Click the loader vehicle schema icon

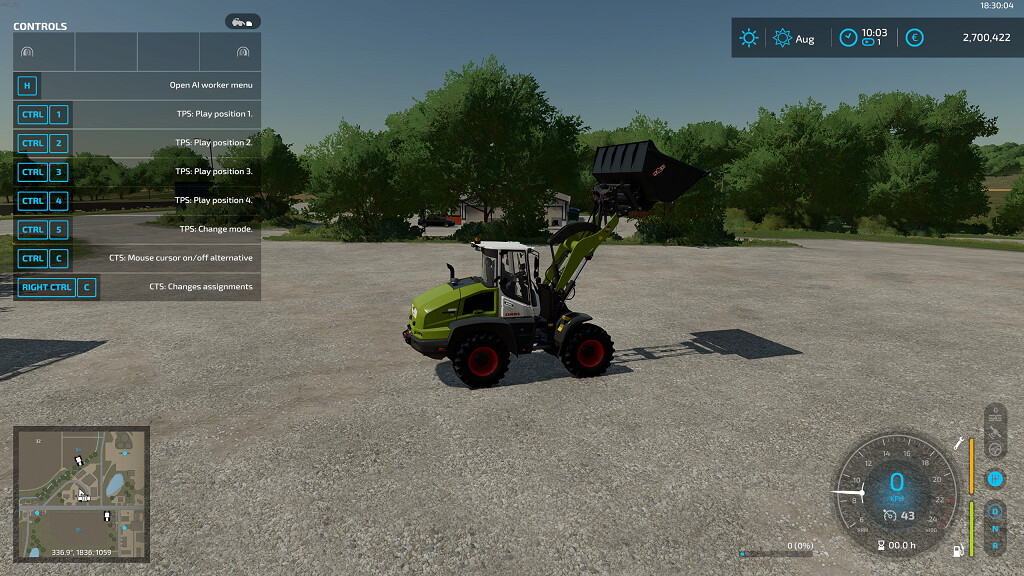tap(242, 21)
